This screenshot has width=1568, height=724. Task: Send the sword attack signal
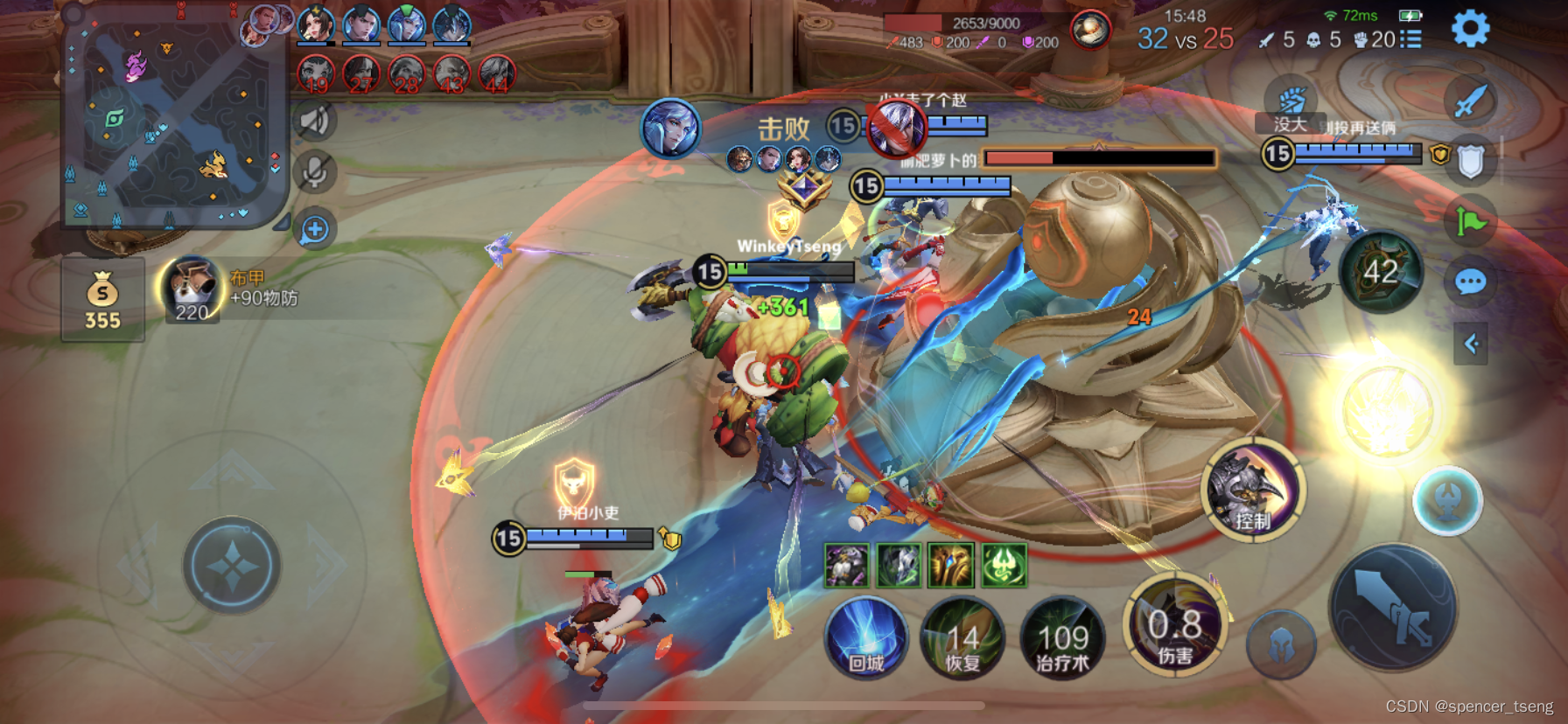(1470, 101)
